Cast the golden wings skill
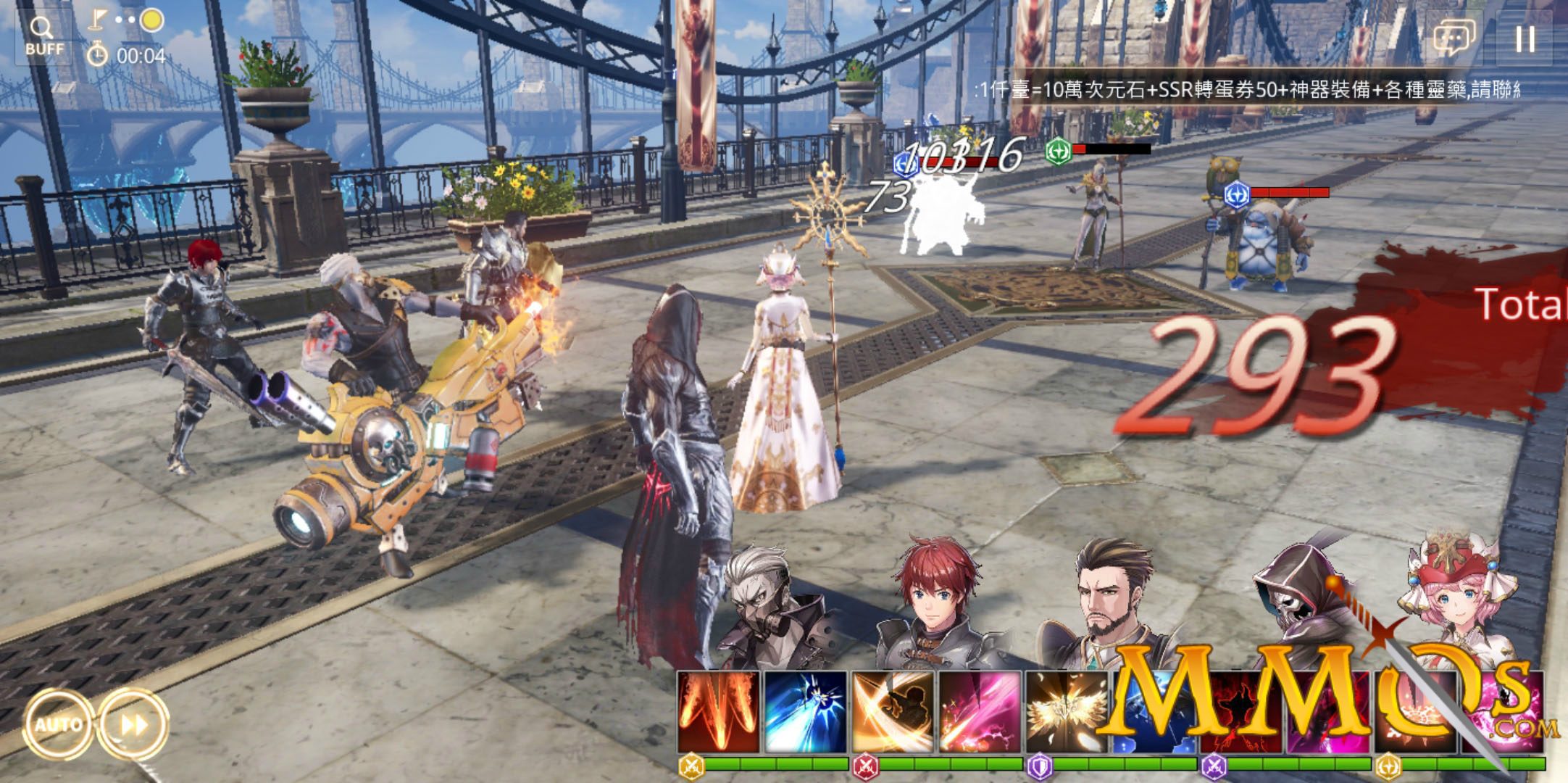 click(x=1065, y=712)
